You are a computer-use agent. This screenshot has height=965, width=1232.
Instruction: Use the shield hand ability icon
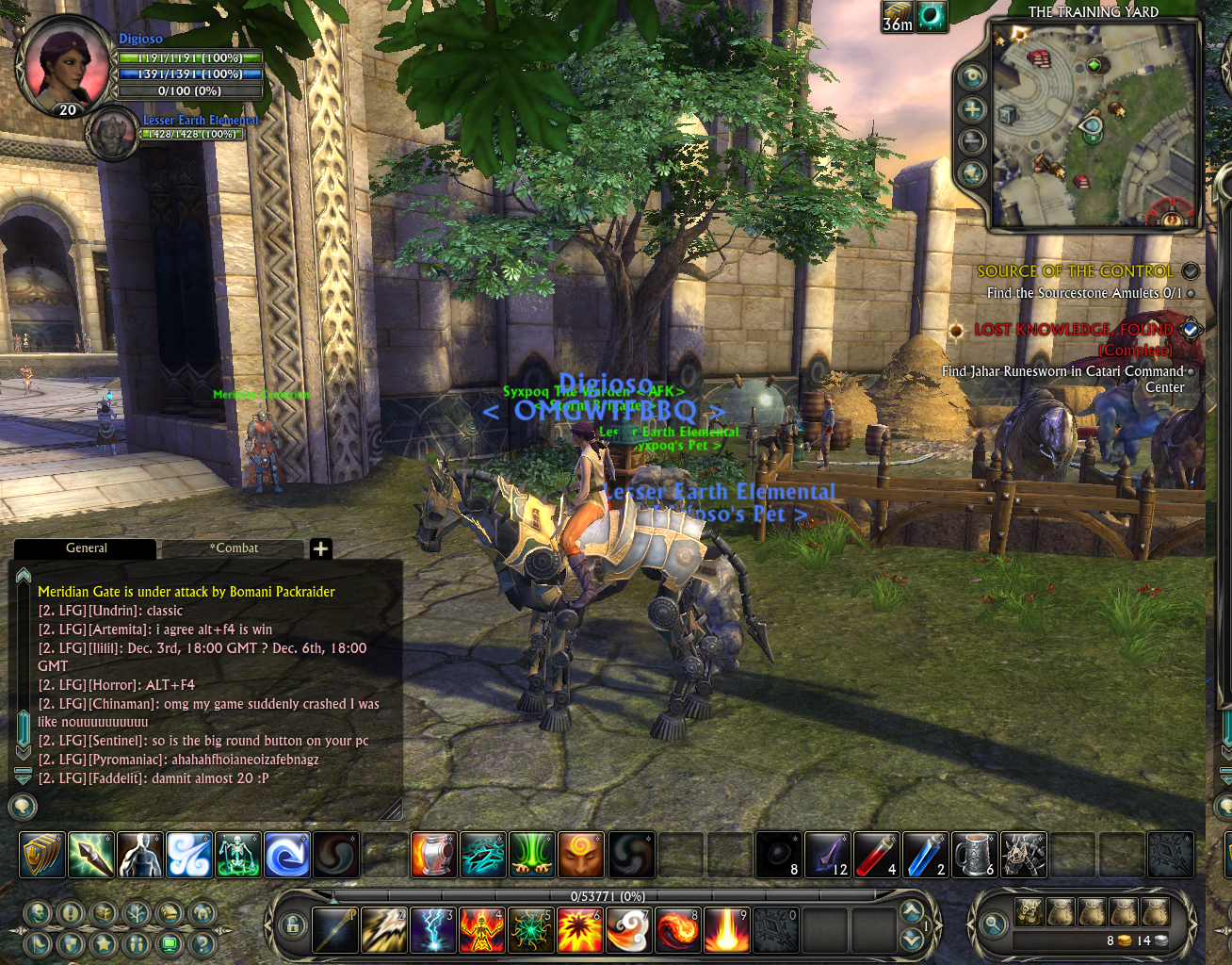tap(42, 855)
